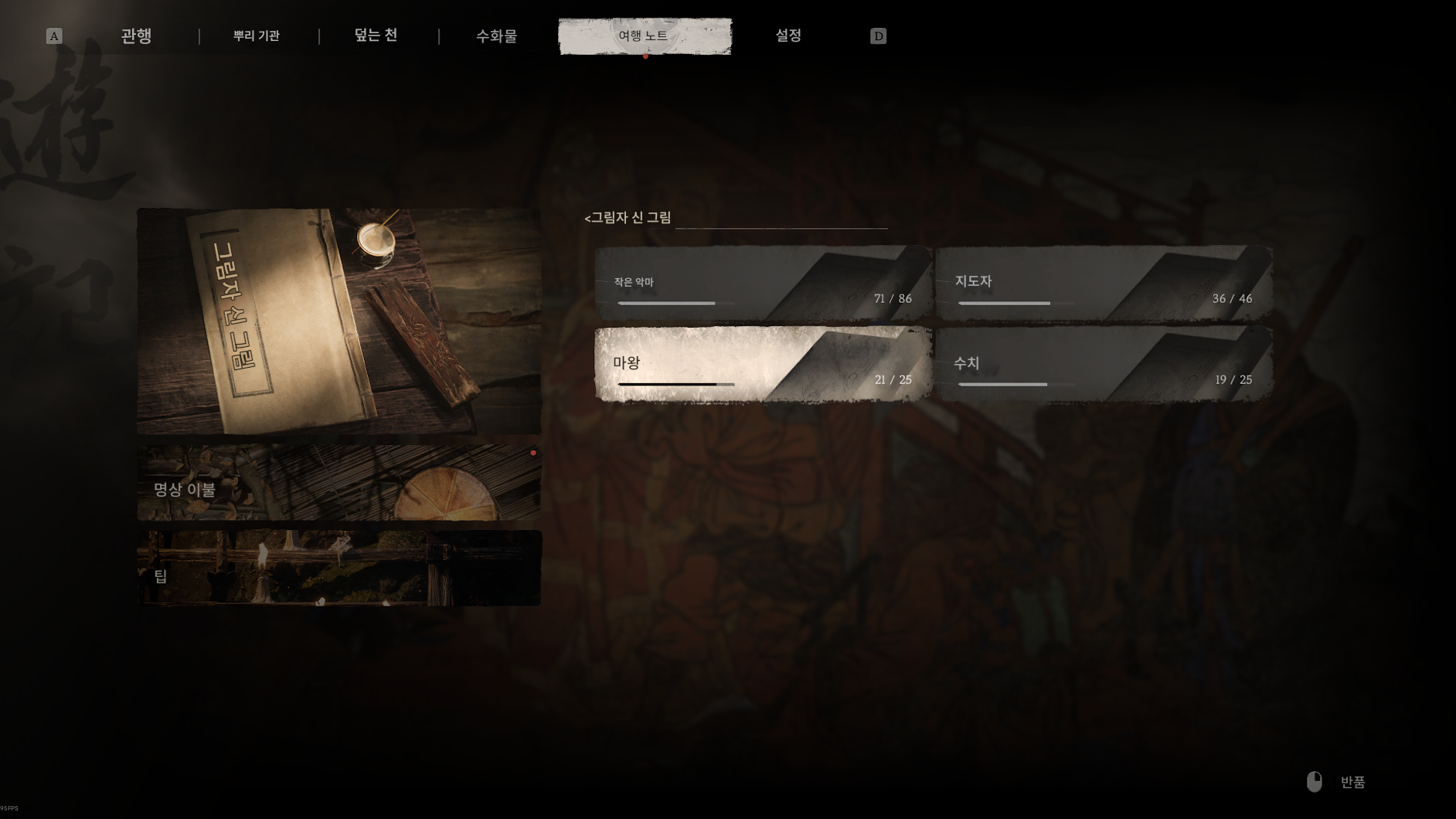Click the 여행 노트 tab
This screenshot has height=819, width=1456.
coord(645,36)
